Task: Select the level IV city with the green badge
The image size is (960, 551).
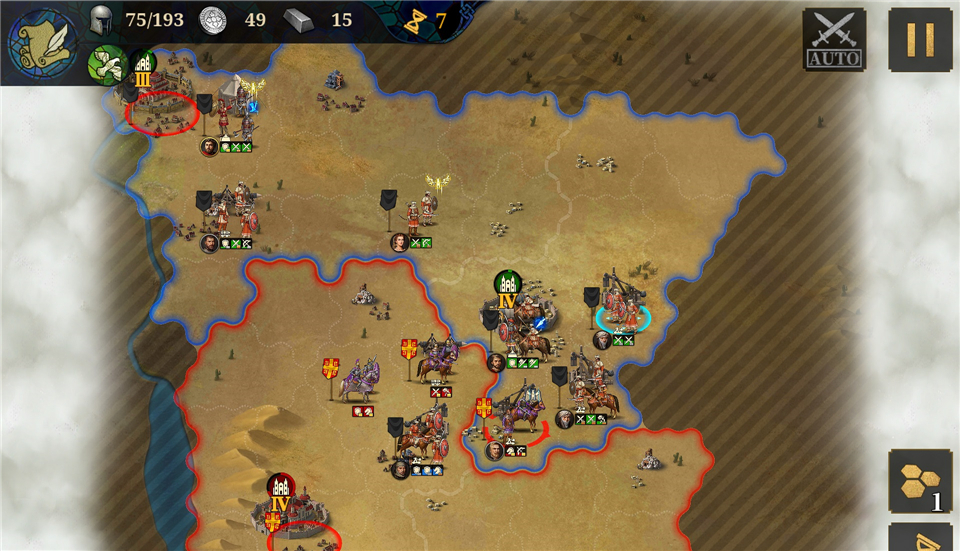Action: tap(508, 289)
